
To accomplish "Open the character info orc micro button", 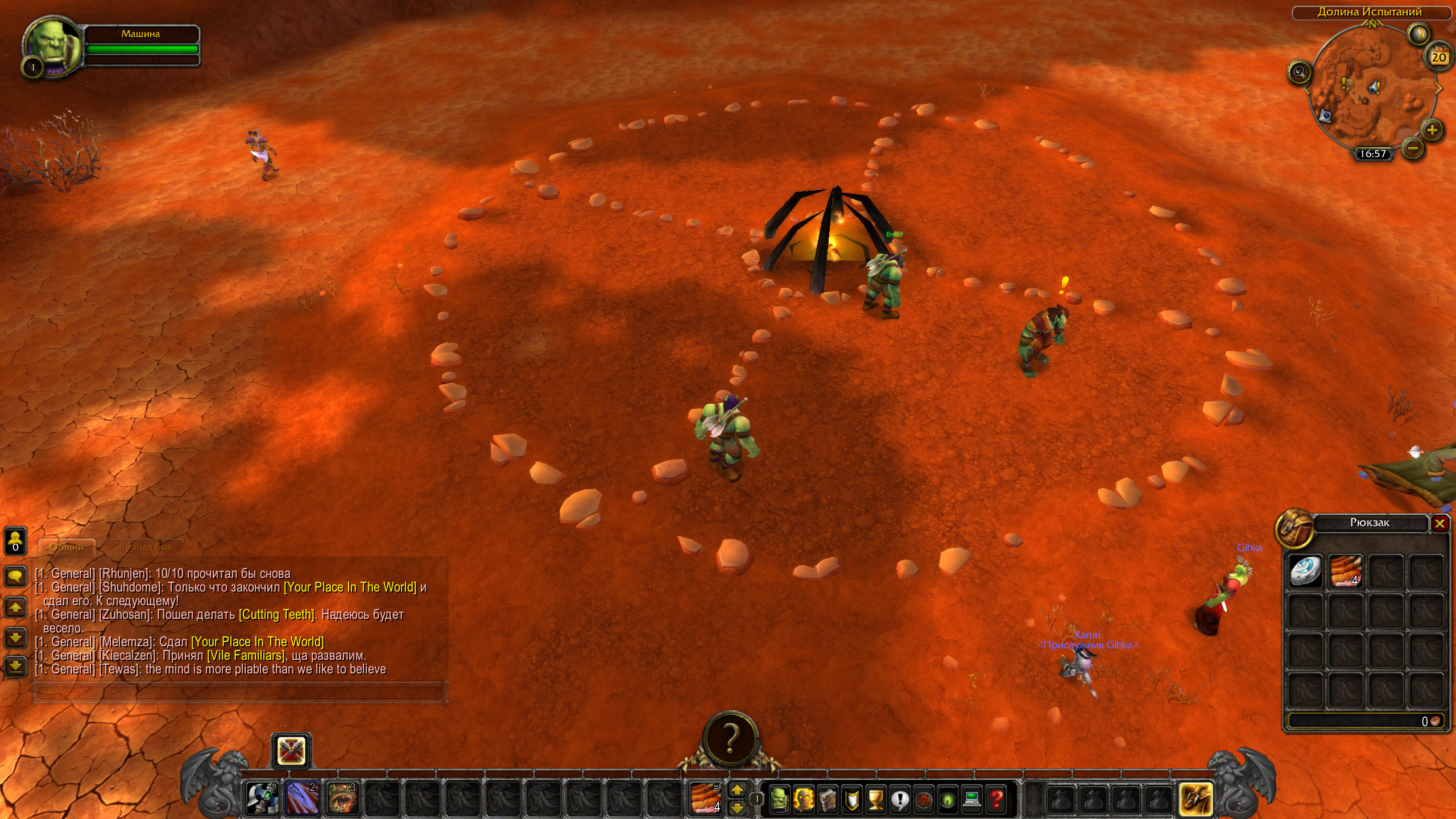I will point(779,799).
